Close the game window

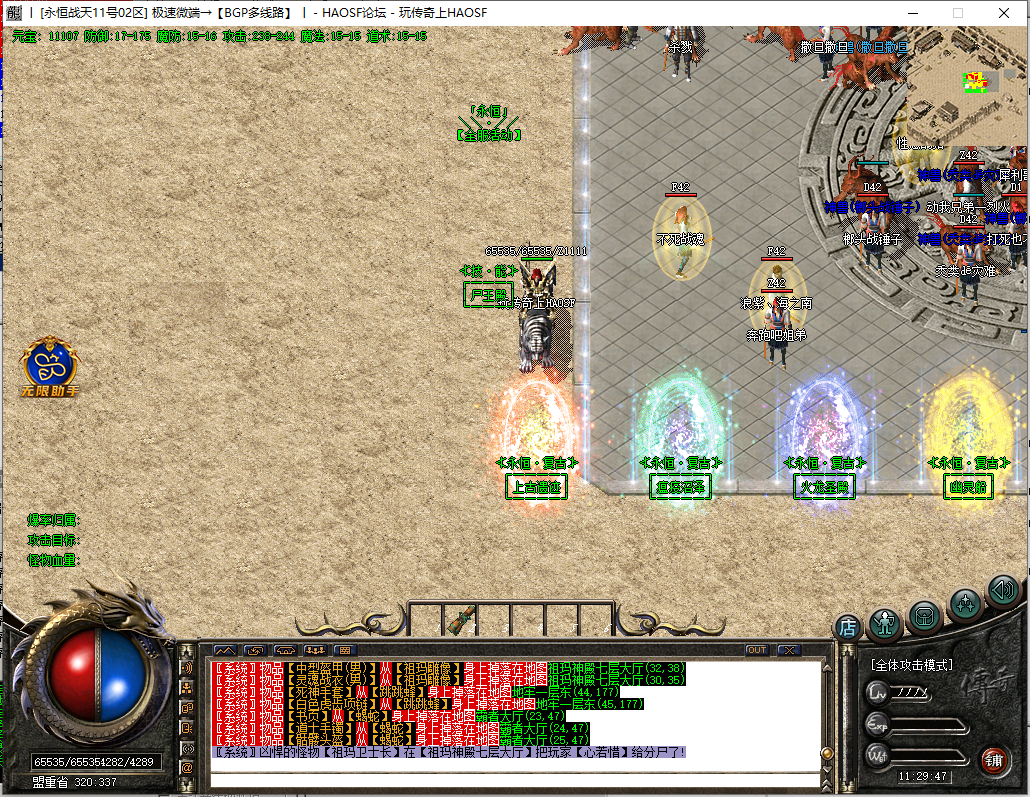pos(1003,13)
